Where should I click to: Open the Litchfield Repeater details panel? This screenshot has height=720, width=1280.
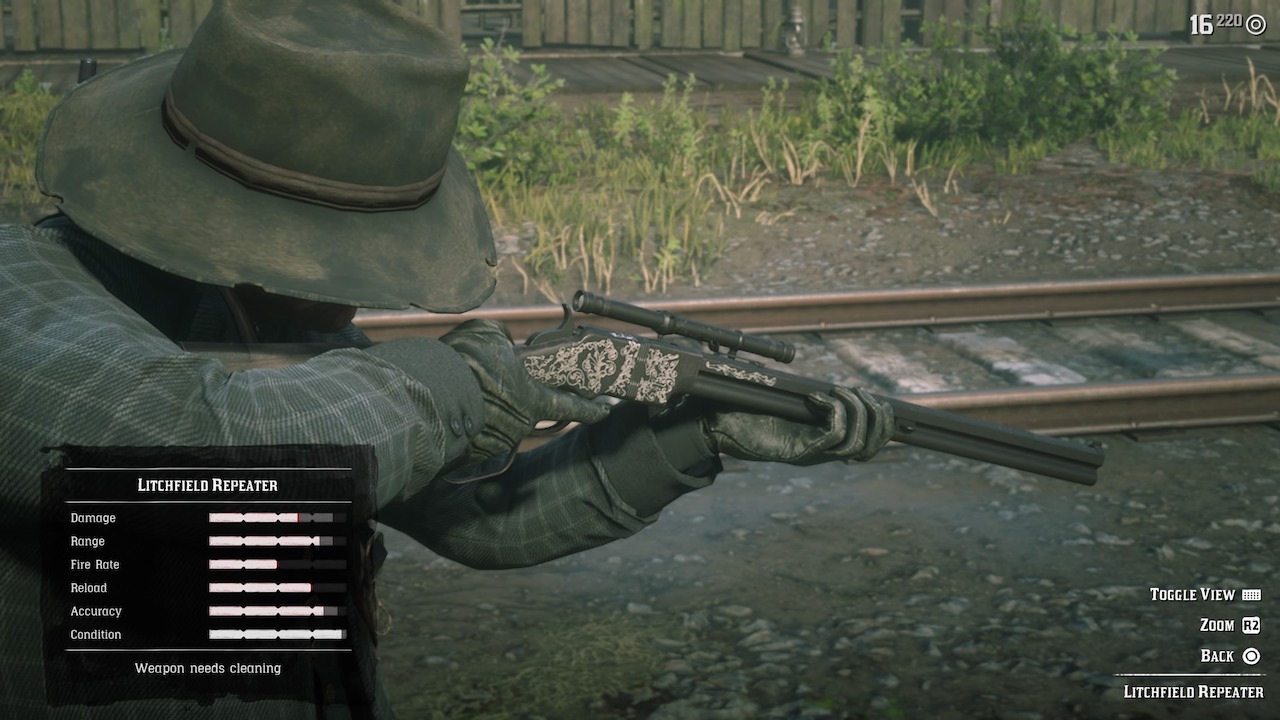click(x=207, y=485)
